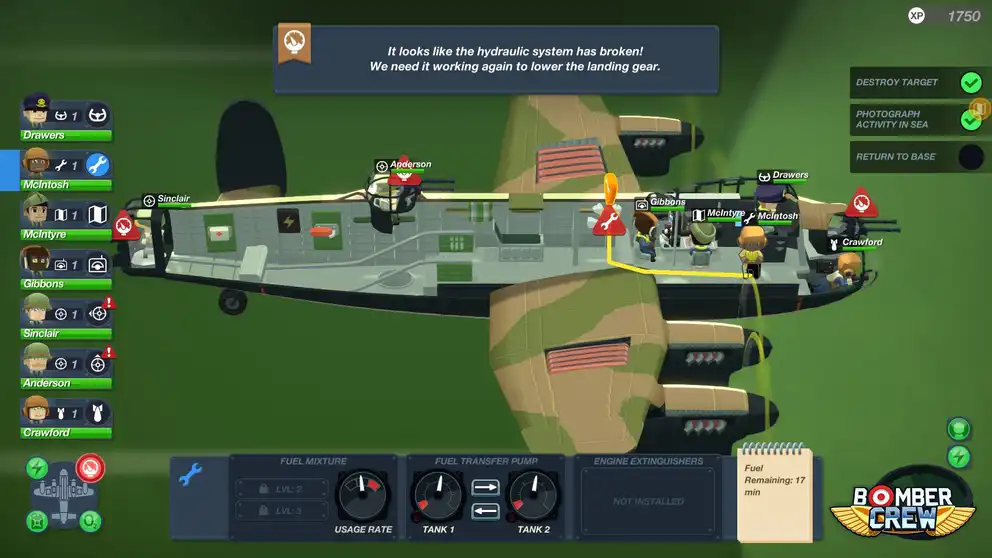Click the hydraulics warning message banner
Image resolution: width=992 pixels, height=558 pixels.
(496, 59)
